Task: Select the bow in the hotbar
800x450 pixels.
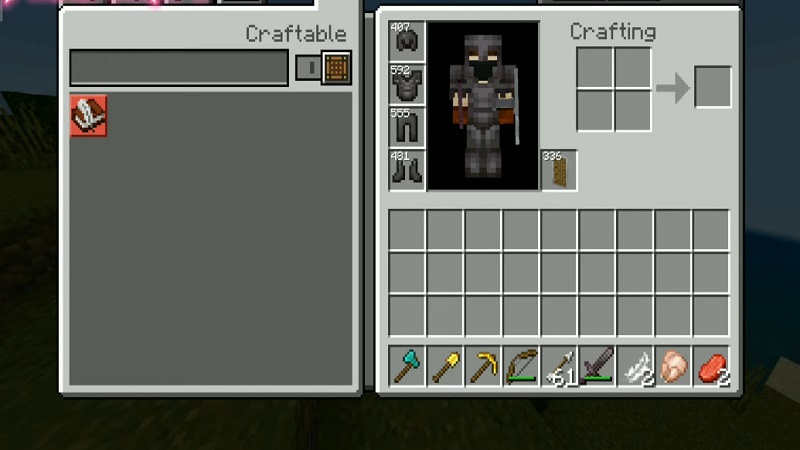Action: tap(522, 367)
